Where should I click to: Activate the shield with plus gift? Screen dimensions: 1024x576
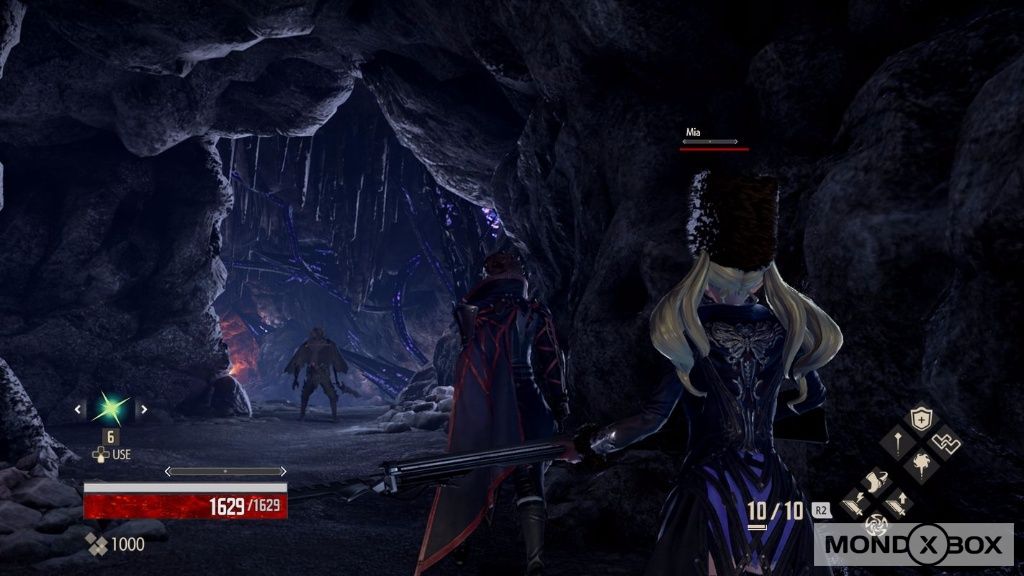pos(920,420)
